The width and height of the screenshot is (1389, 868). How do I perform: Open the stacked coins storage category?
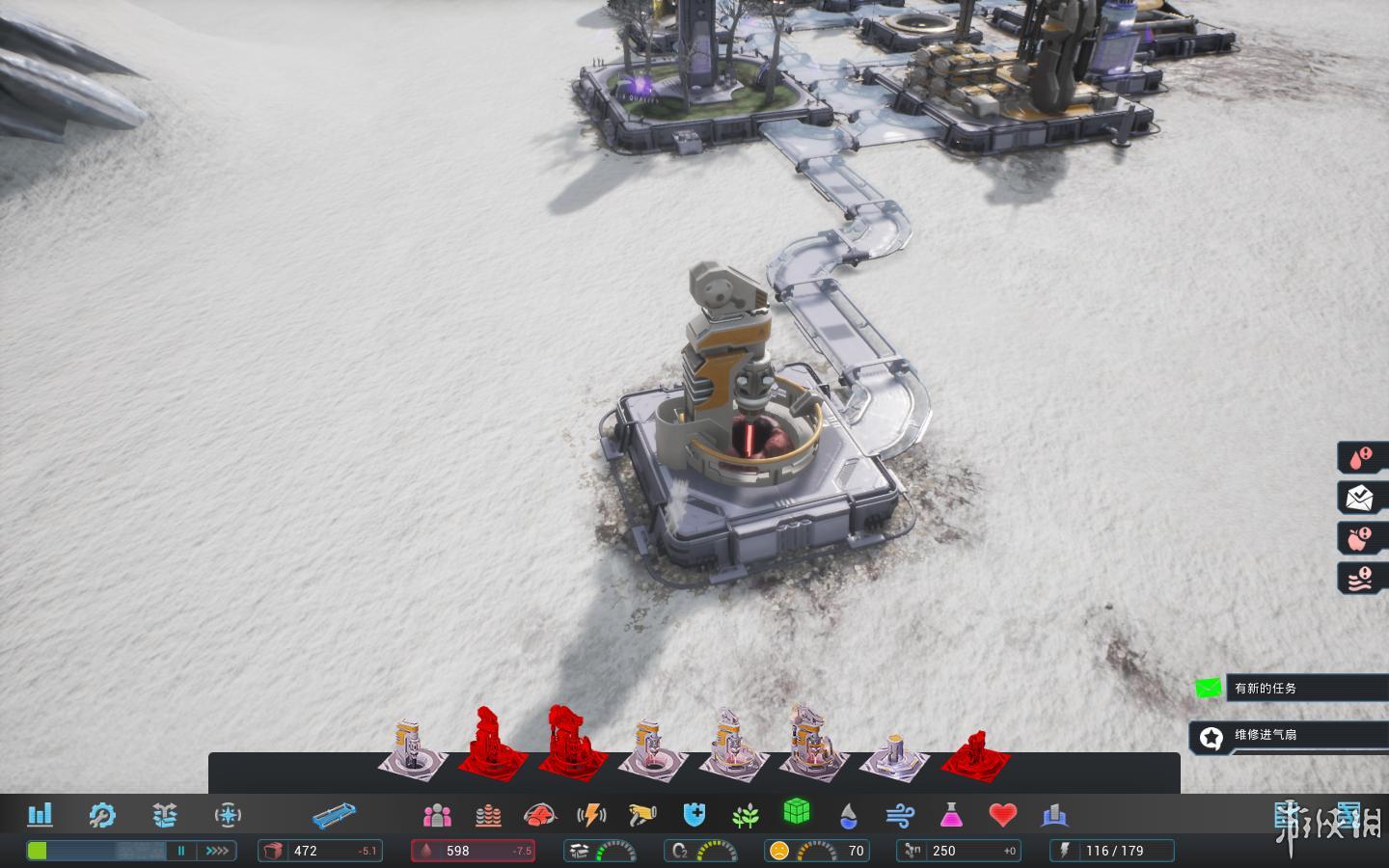(488, 816)
